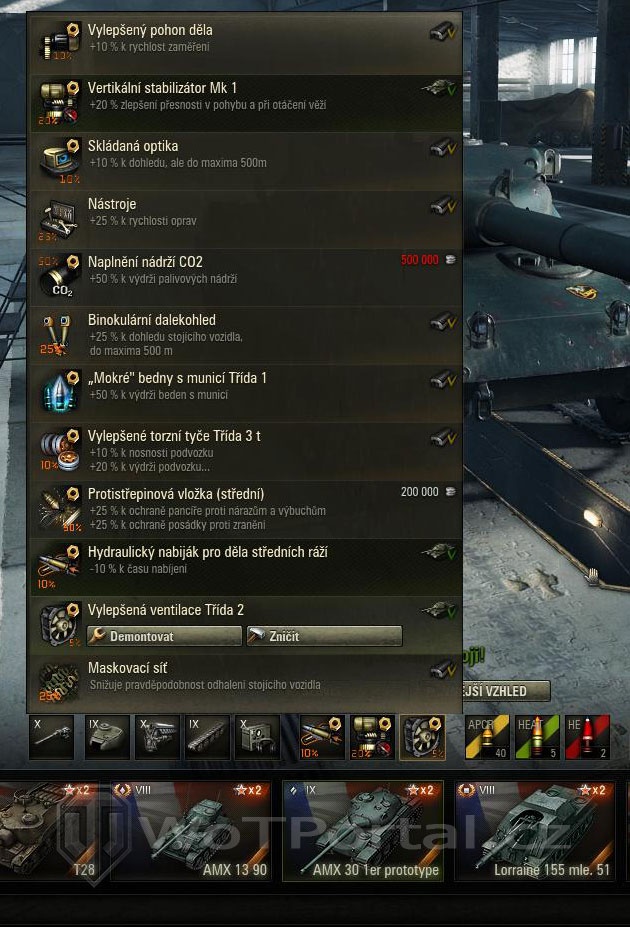Pick Protistřepinová vložka (střední)

tap(245, 504)
